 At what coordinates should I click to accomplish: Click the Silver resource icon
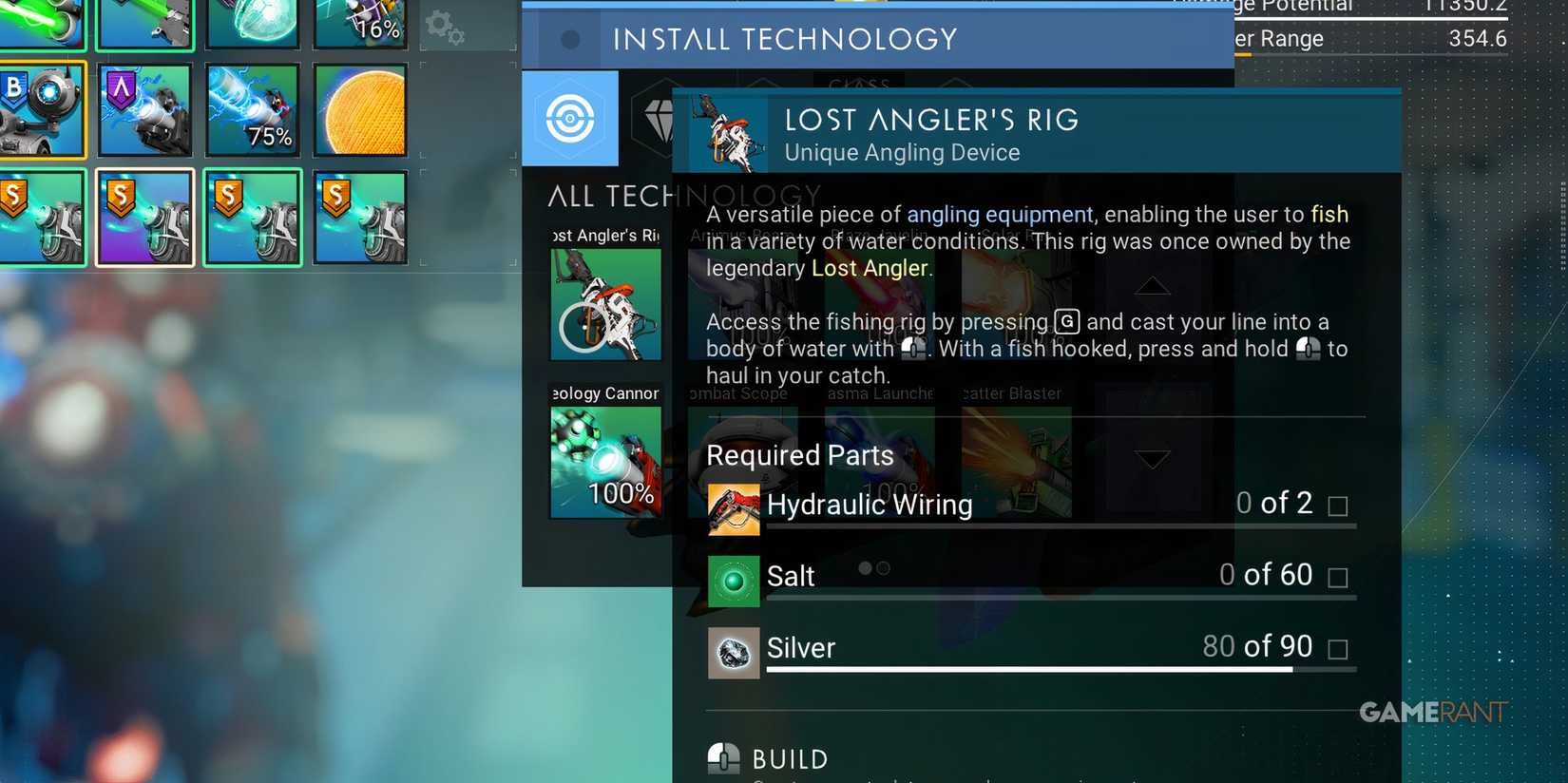coord(733,652)
